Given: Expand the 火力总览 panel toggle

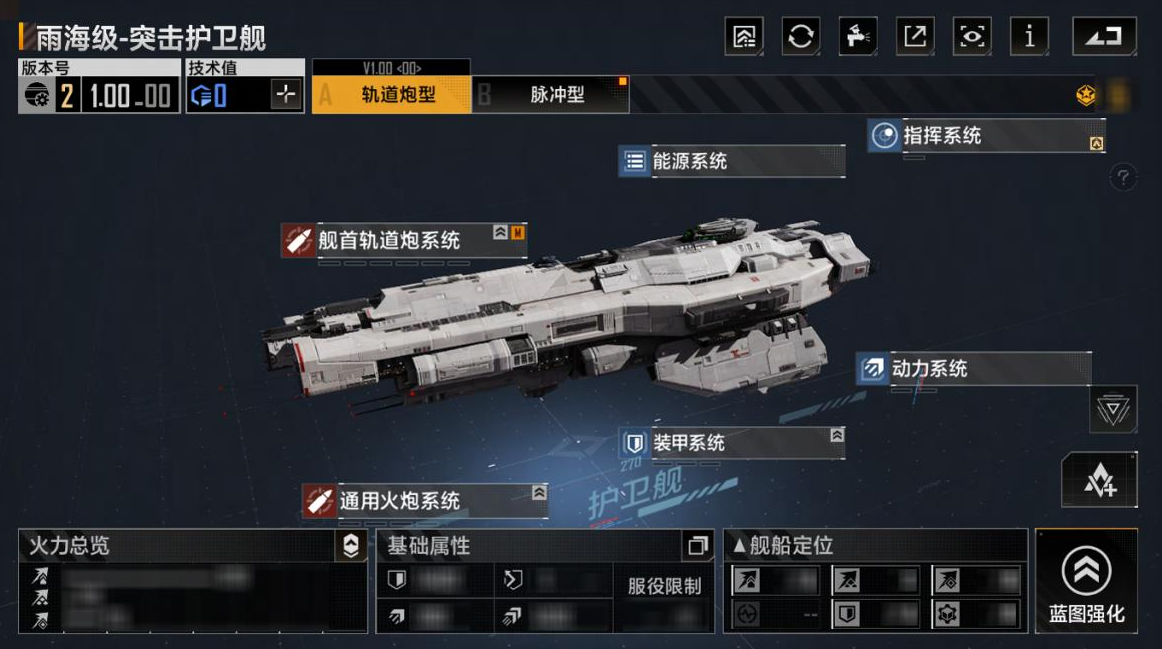Looking at the screenshot, I should coord(350,546).
